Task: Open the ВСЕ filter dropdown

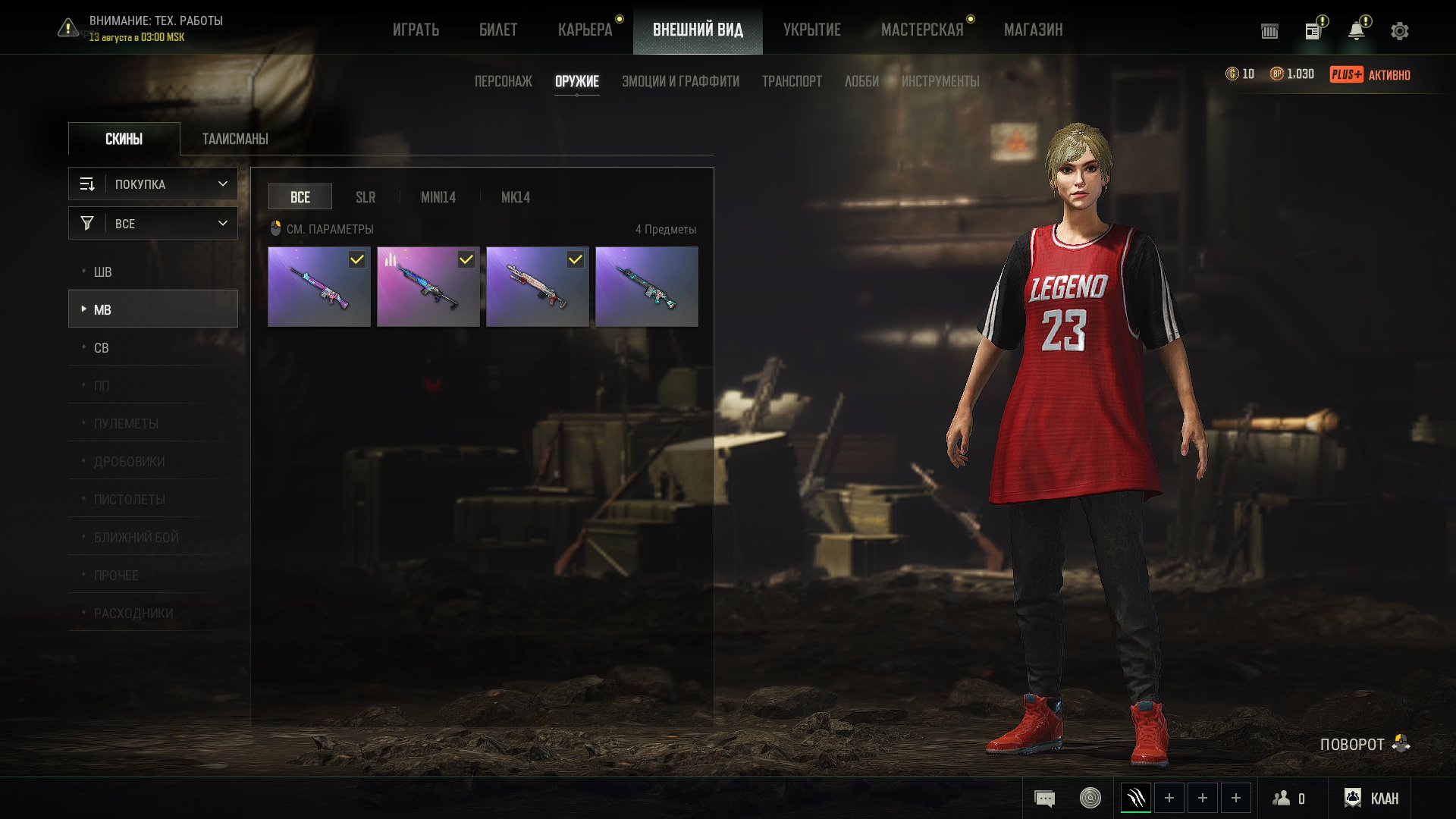Action: point(153,224)
